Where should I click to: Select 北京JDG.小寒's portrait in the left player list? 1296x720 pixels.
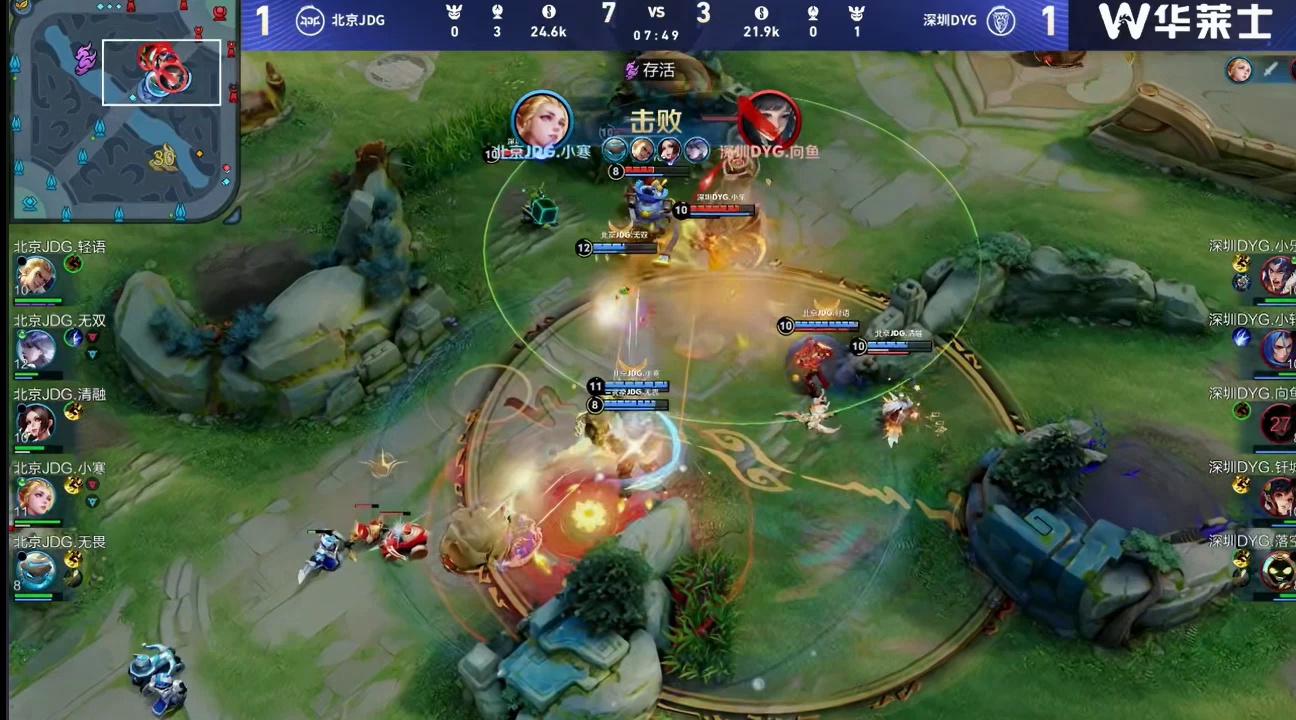click(36, 496)
